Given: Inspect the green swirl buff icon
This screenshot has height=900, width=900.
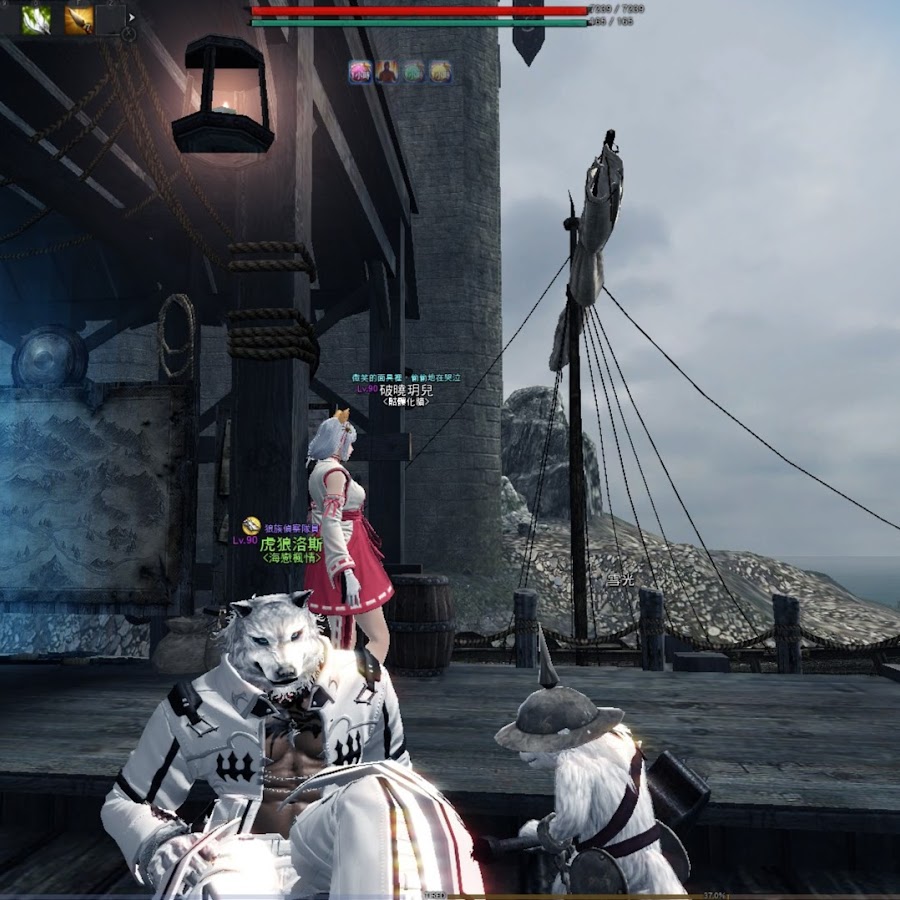Looking at the screenshot, I should point(413,72).
